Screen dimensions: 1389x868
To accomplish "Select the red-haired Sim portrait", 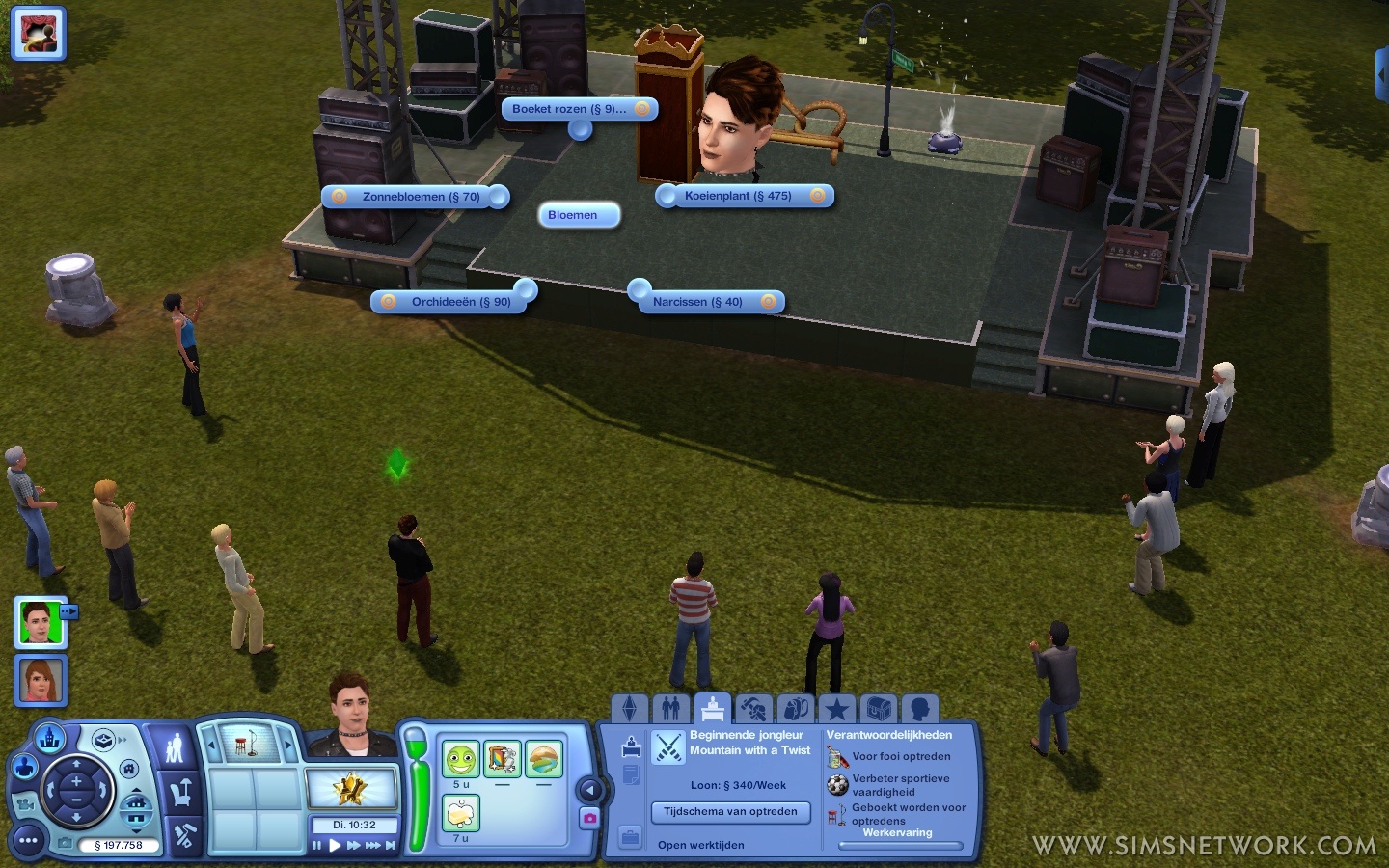I will click(41, 679).
